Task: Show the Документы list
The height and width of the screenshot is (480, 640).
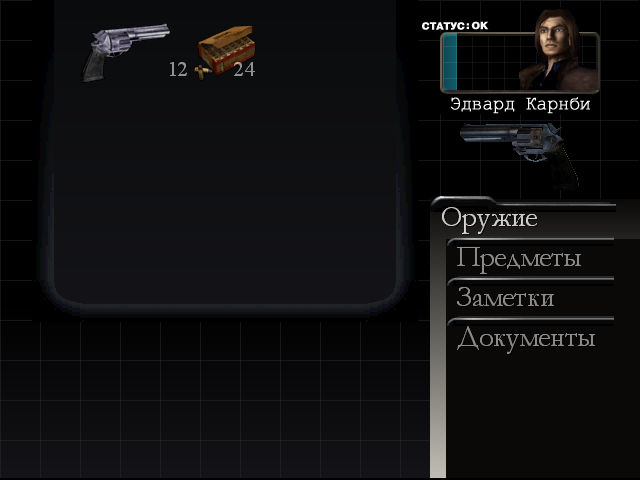Action: click(525, 338)
